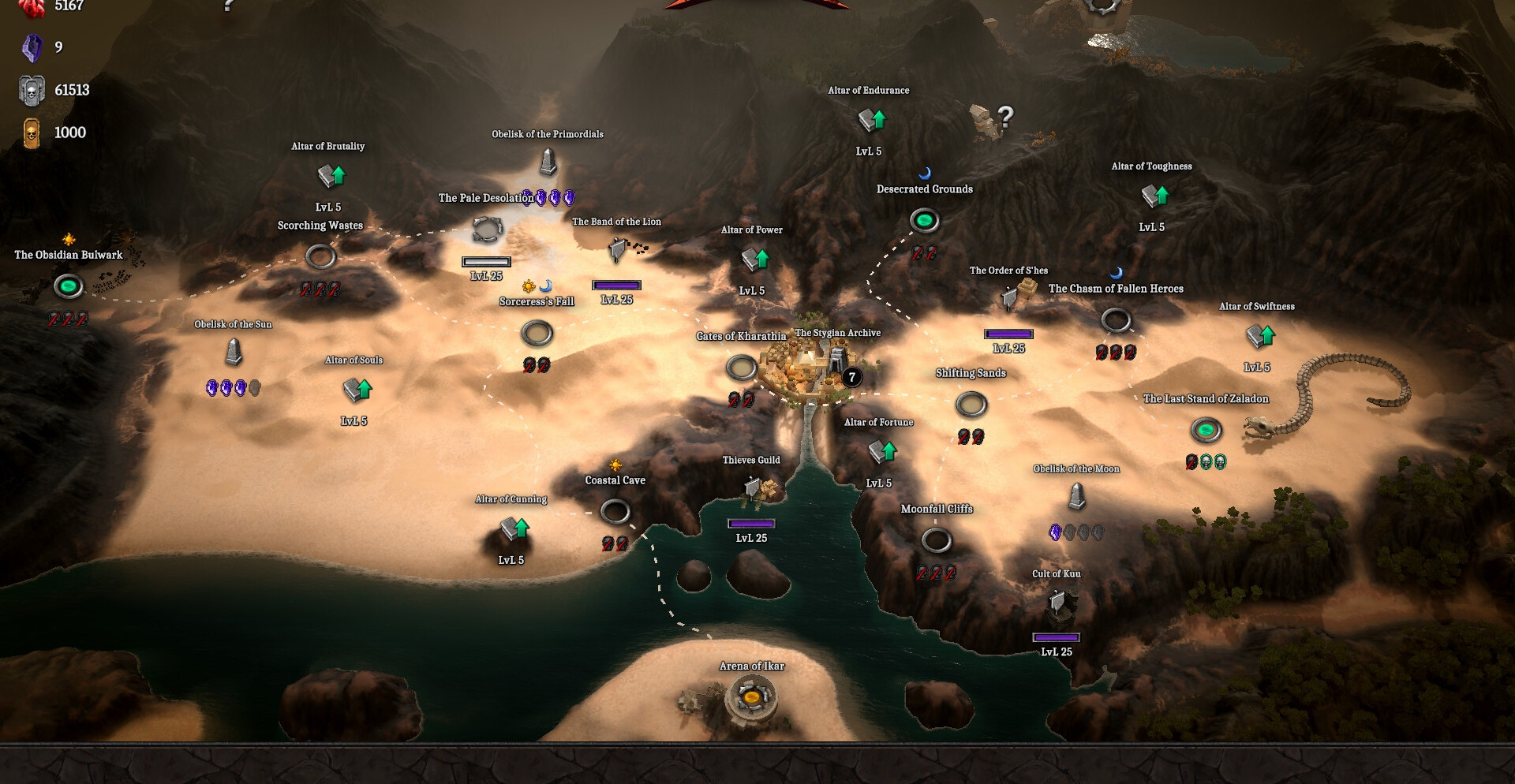Enter the Arena of Ikar

coord(751,696)
